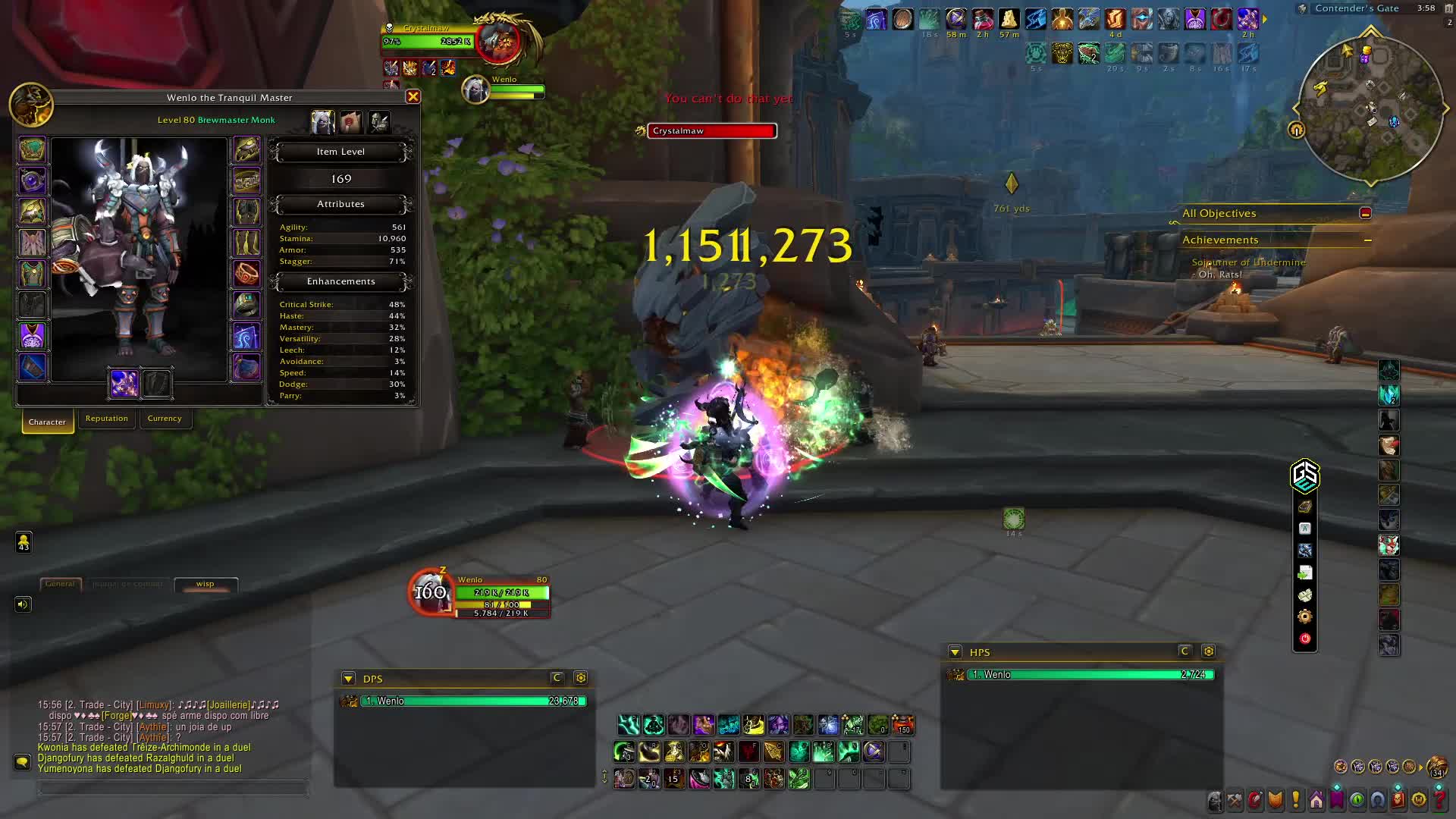The width and height of the screenshot is (1456, 819).
Task: Open the red question mark help menu
Action: coord(1439,800)
